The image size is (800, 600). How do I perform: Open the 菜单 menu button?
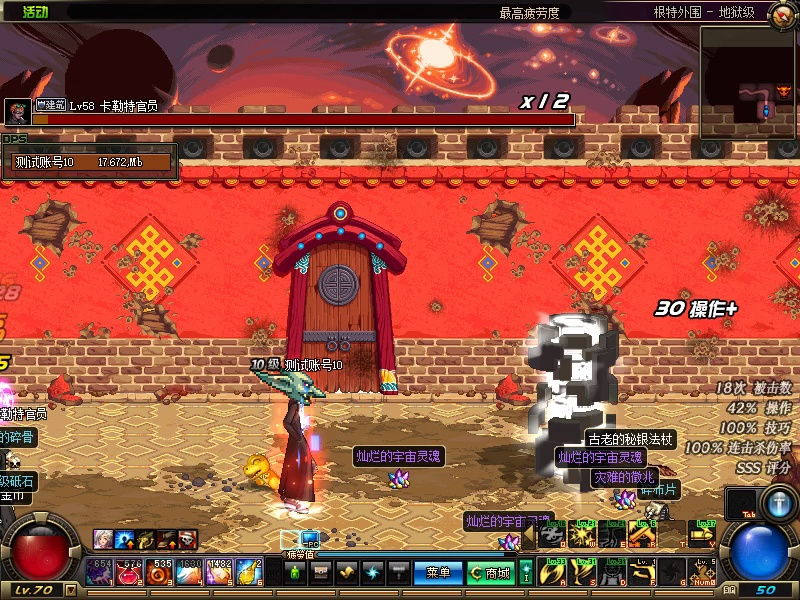pyautogui.click(x=438, y=573)
